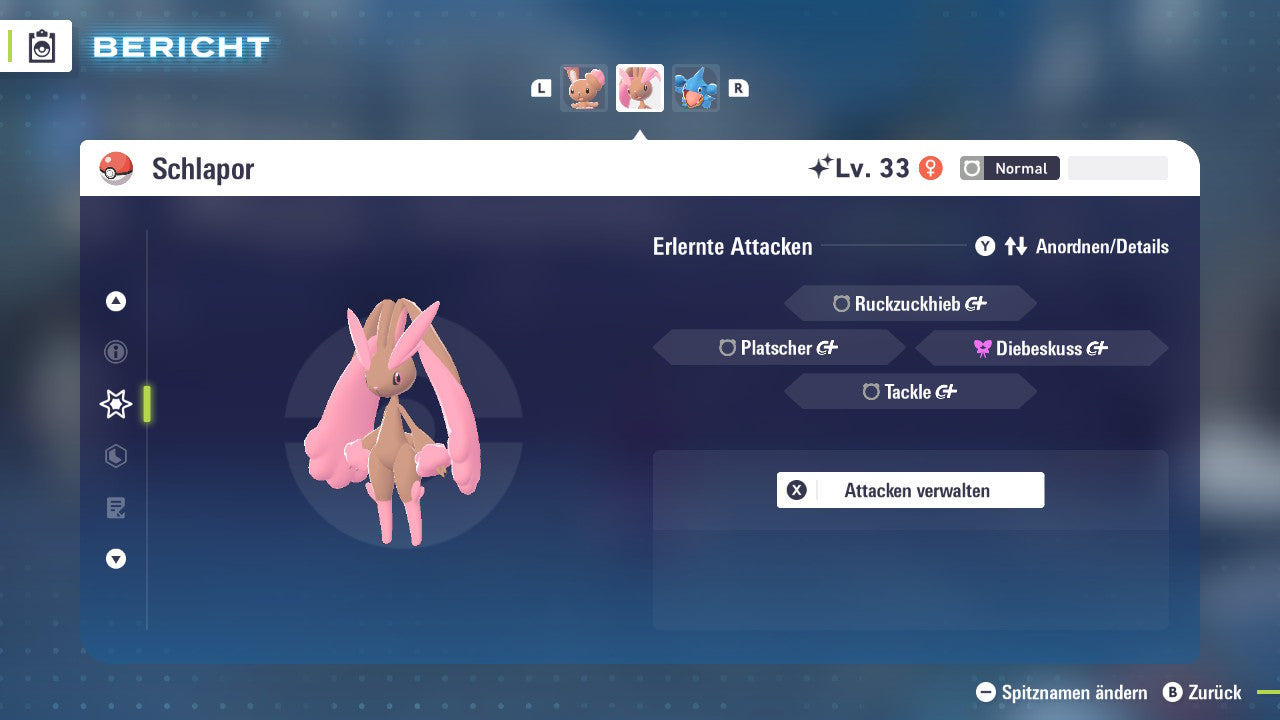Viewport: 1280px width, 720px height.
Task: Open Schlapor's thumbnail at the top
Action: 640,88
